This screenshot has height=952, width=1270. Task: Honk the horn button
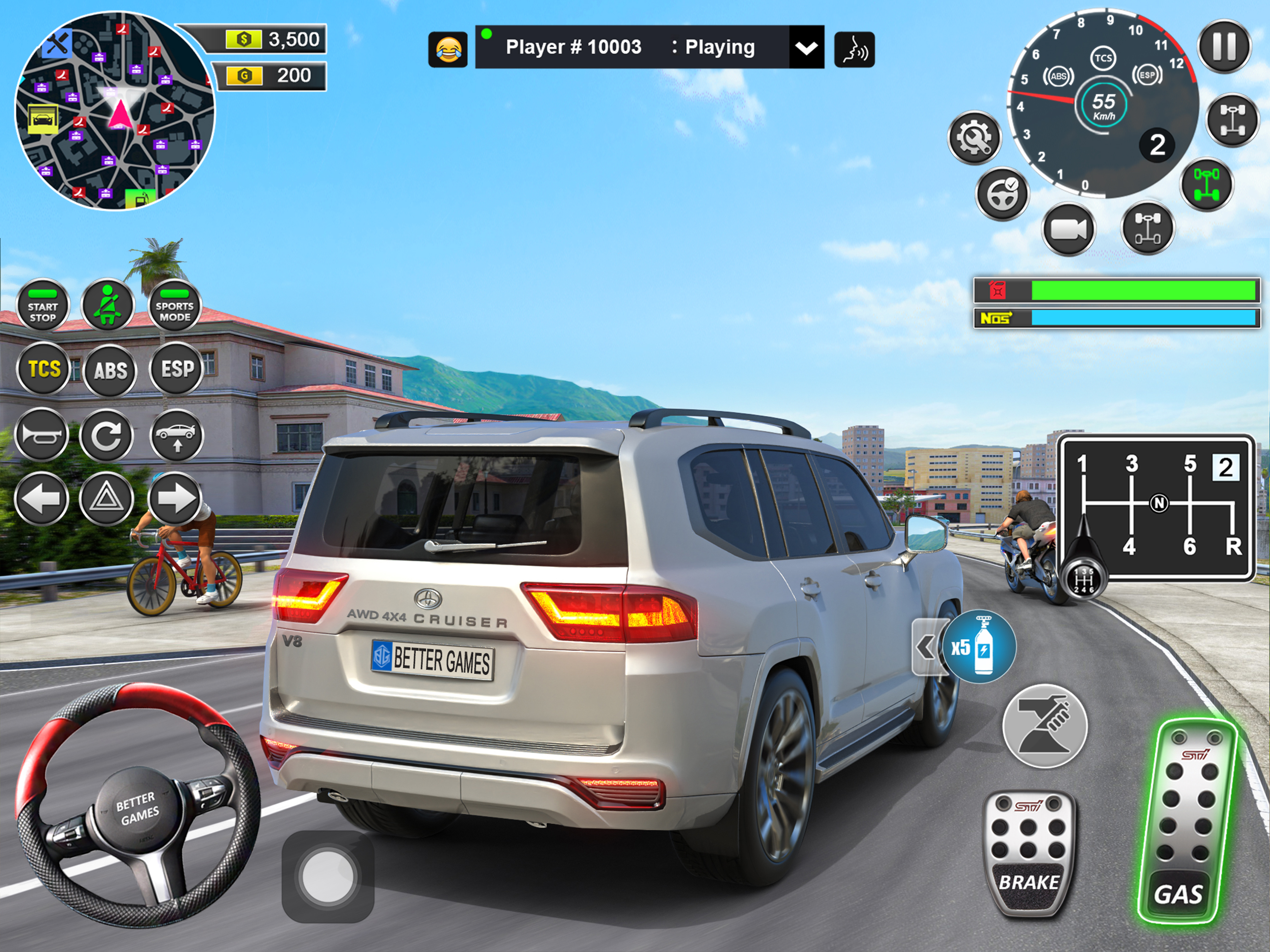pyautogui.click(x=41, y=435)
